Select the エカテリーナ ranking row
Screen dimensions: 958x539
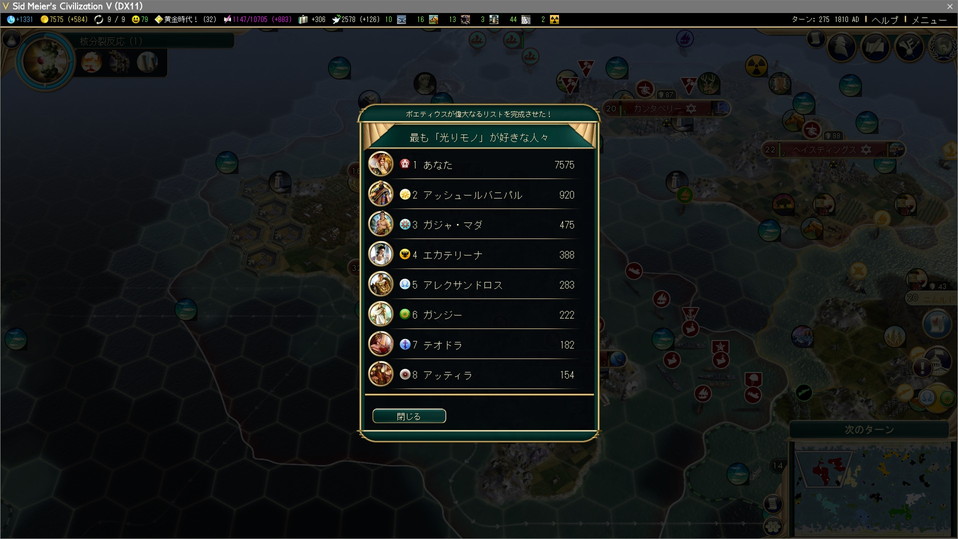(478, 255)
